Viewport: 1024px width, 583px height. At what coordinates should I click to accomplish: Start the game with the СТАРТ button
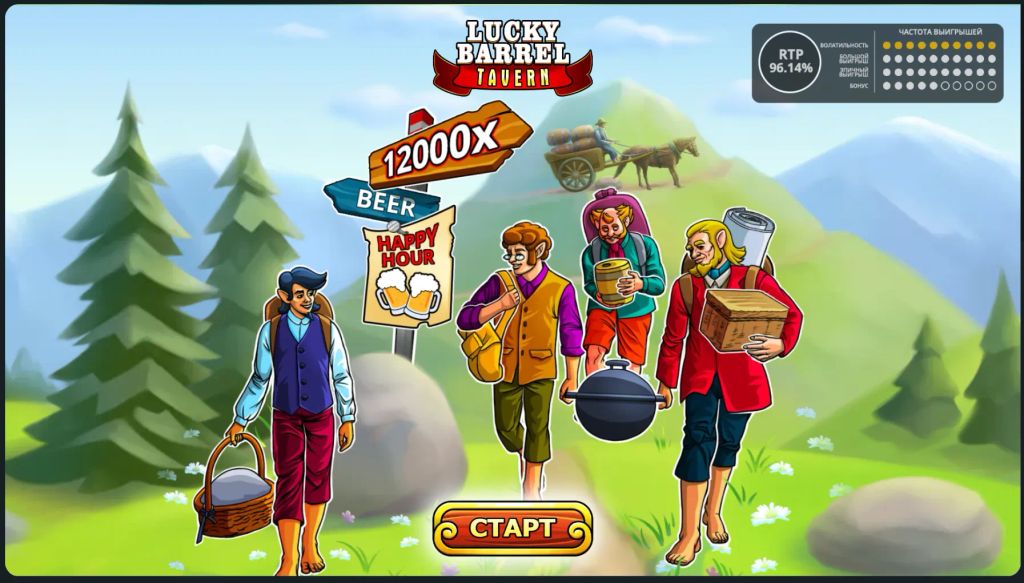point(512,528)
